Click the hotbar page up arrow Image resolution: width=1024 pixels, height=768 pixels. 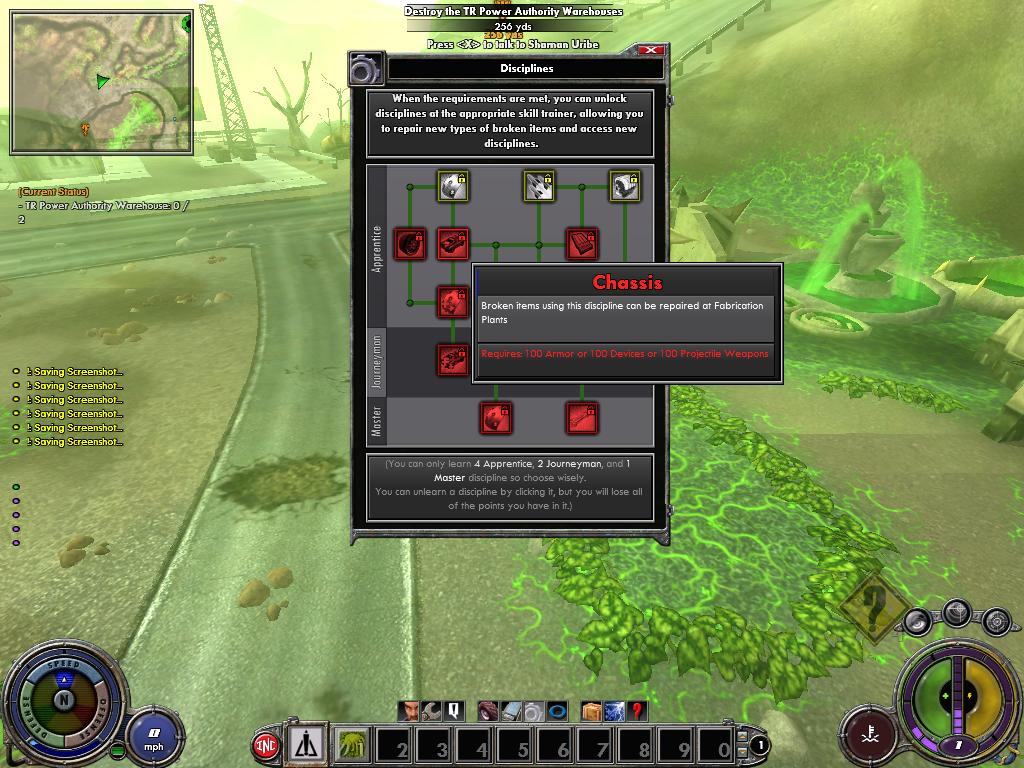[x=742, y=738]
